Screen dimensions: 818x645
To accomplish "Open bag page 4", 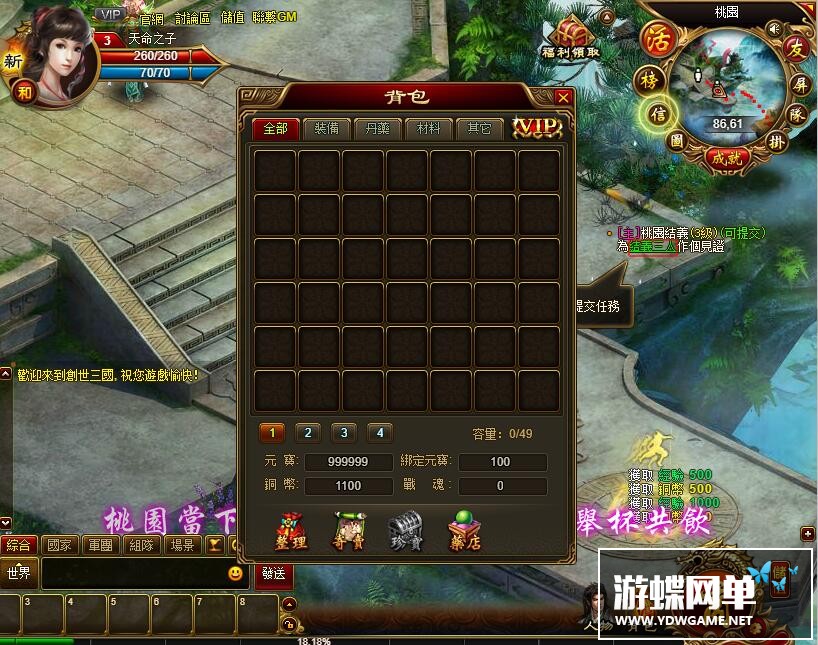I will pos(379,433).
